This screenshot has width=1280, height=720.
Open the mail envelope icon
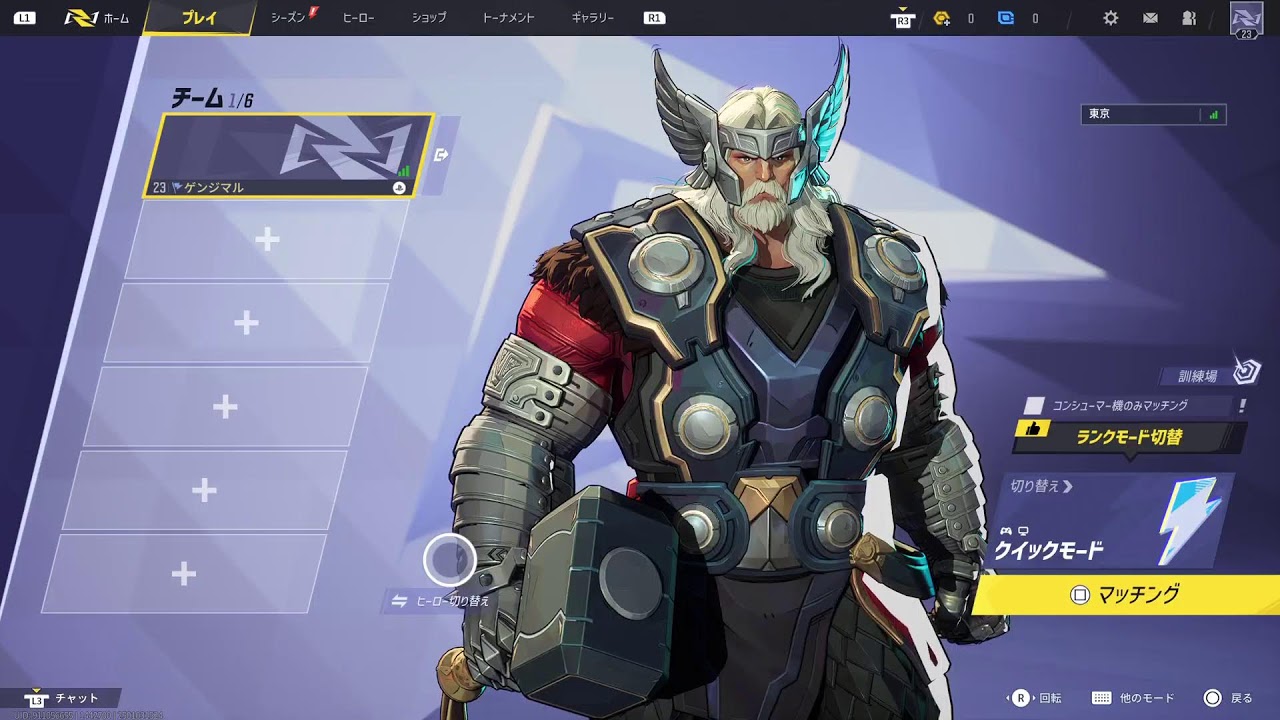(1150, 18)
